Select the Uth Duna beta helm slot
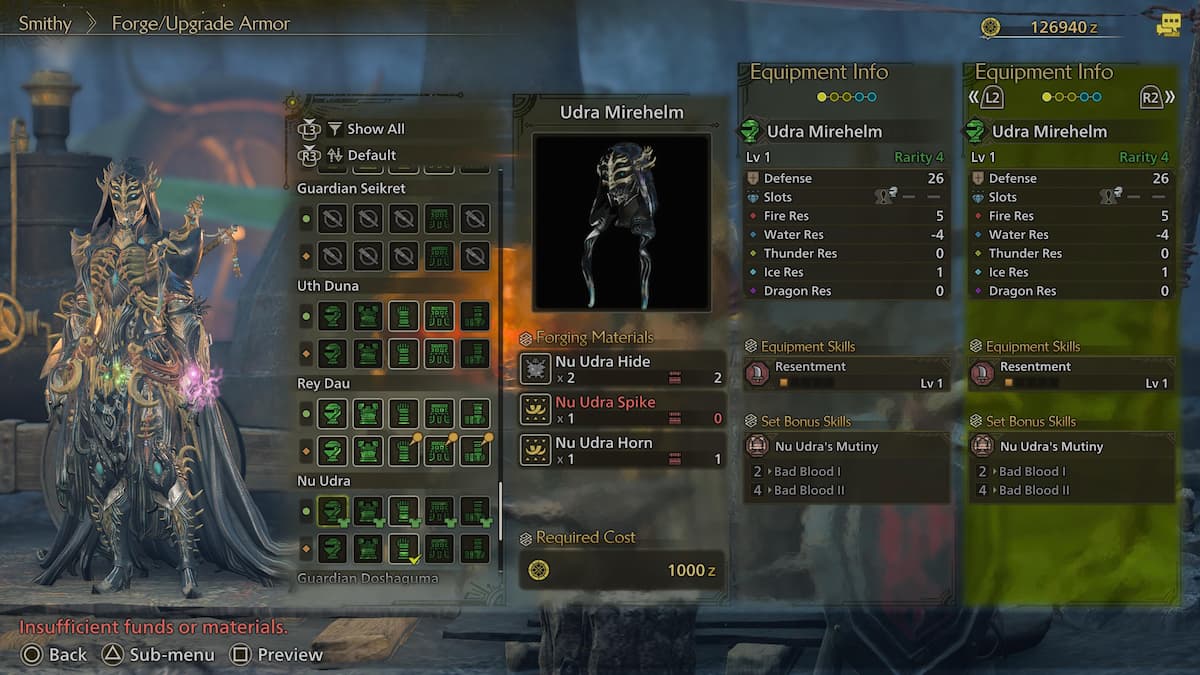 tap(332, 353)
